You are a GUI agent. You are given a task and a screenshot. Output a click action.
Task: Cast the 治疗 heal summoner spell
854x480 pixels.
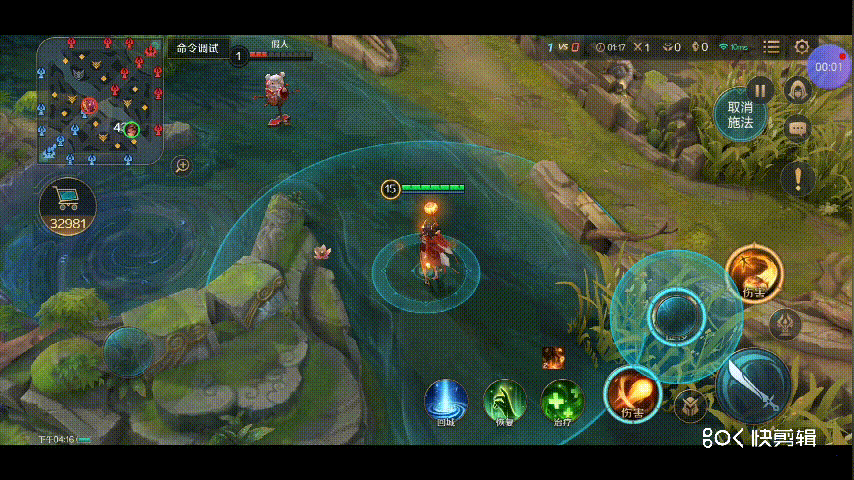click(563, 401)
